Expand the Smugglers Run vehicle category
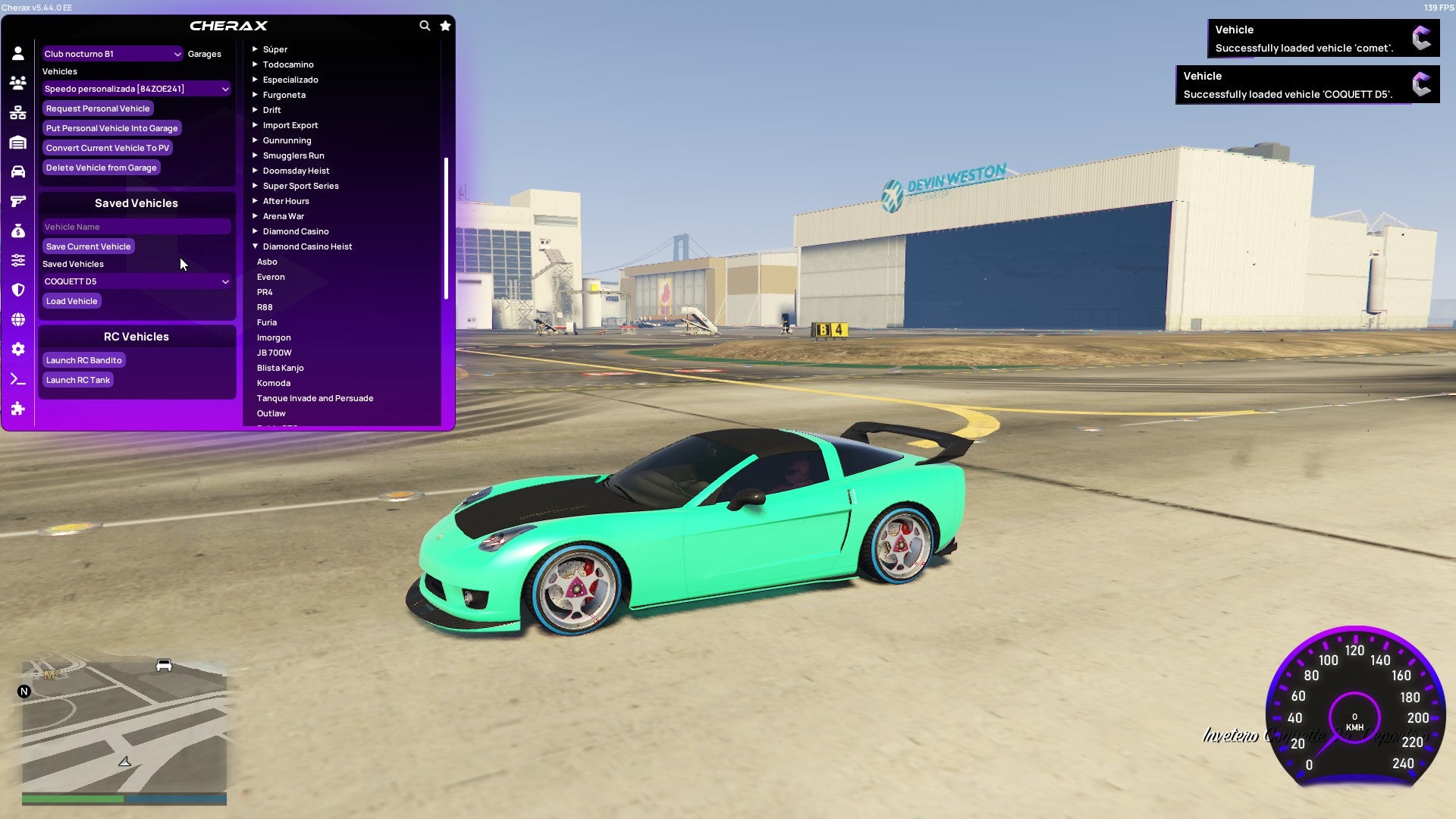The height and width of the screenshot is (819, 1456). coord(293,155)
